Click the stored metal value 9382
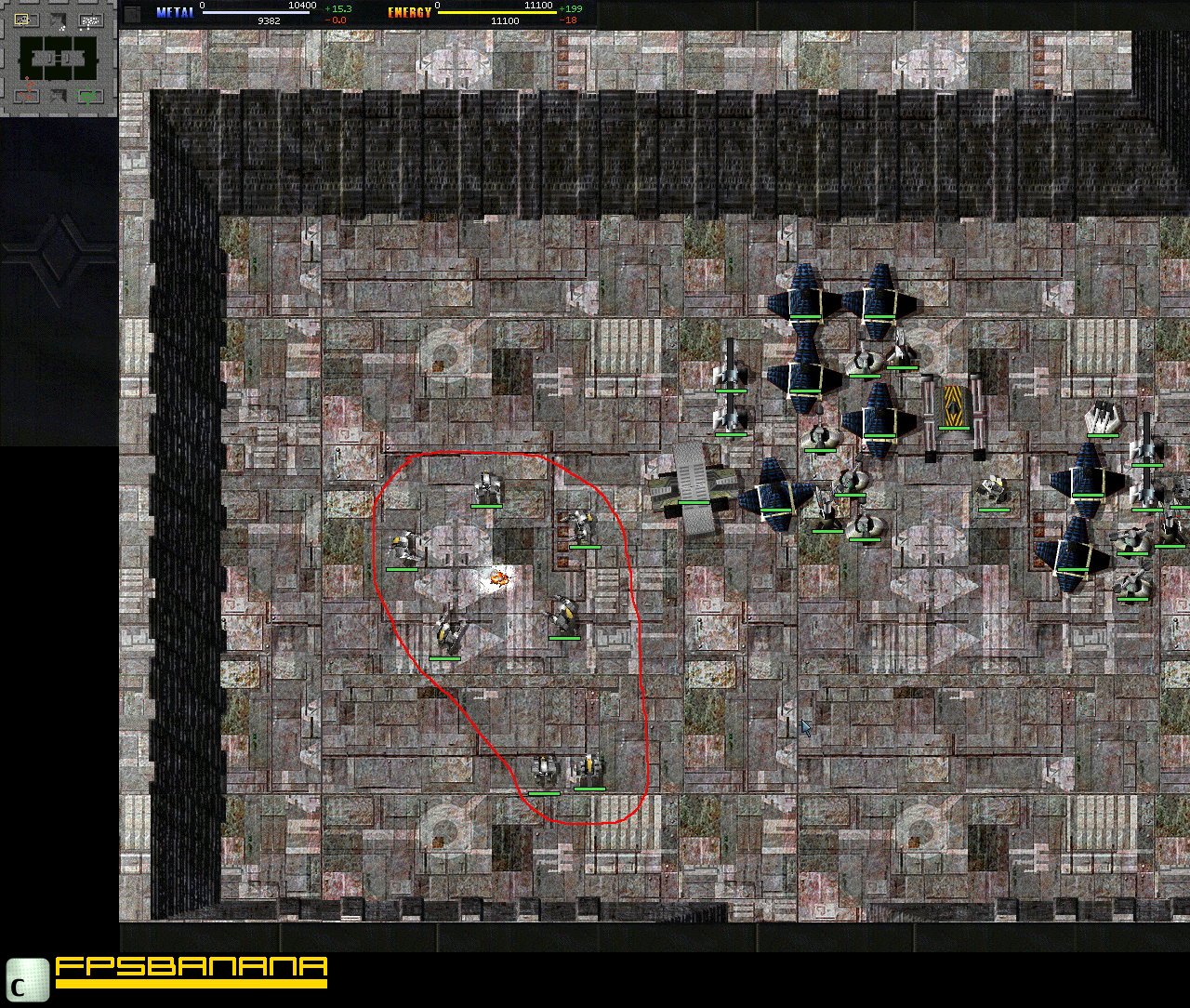Viewport: 1190px width, 1008px height. (x=267, y=20)
